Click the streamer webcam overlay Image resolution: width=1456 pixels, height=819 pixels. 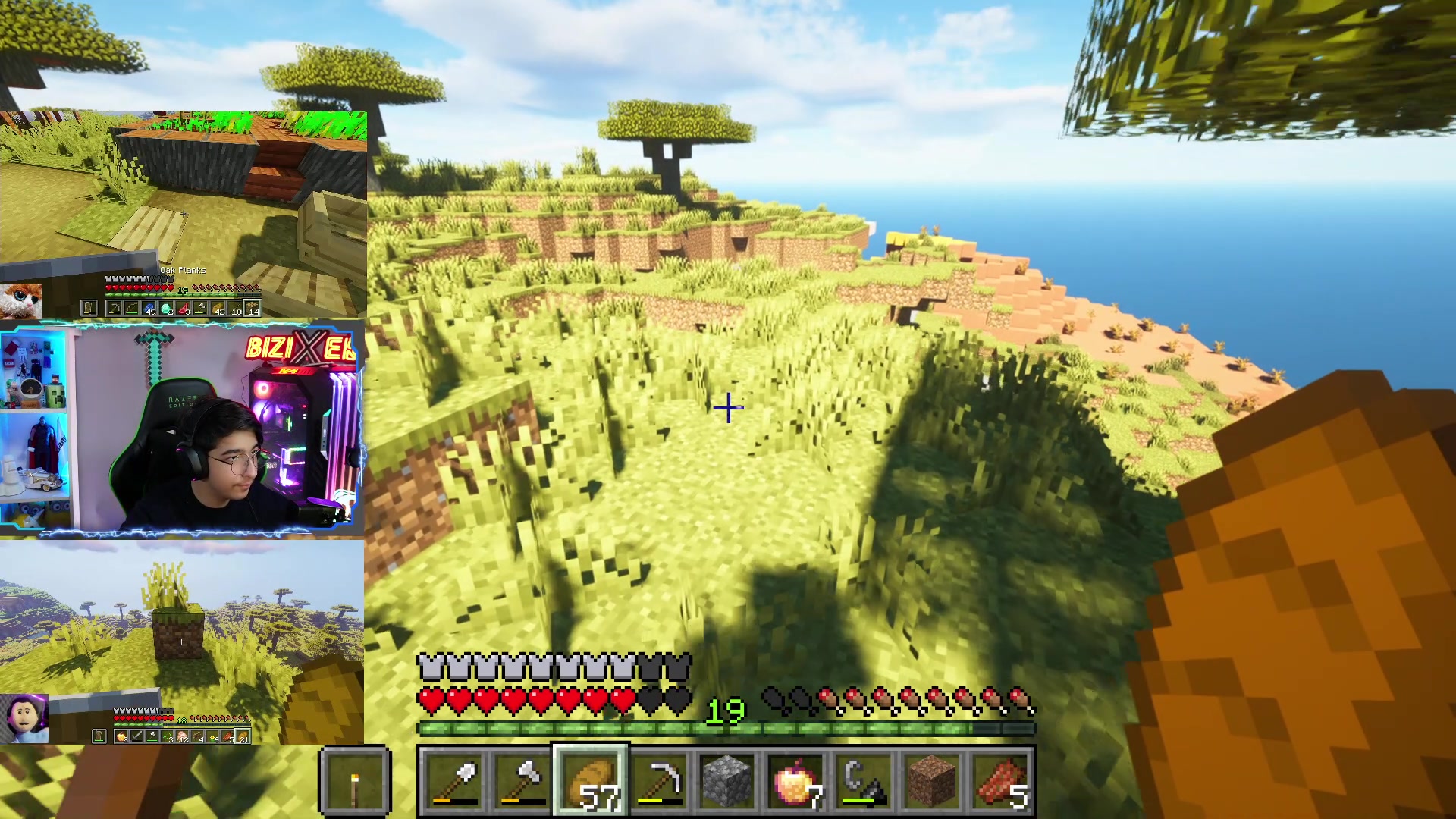182,428
